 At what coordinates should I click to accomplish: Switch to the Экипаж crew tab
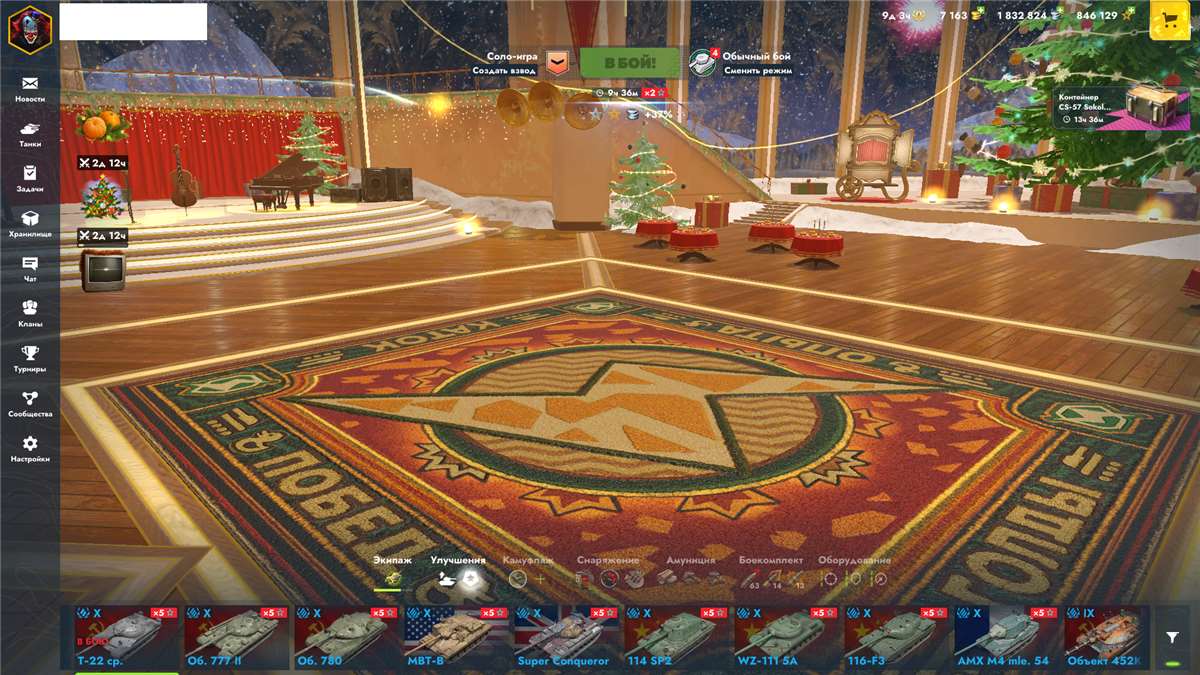pyautogui.click(x=392, y=571)
